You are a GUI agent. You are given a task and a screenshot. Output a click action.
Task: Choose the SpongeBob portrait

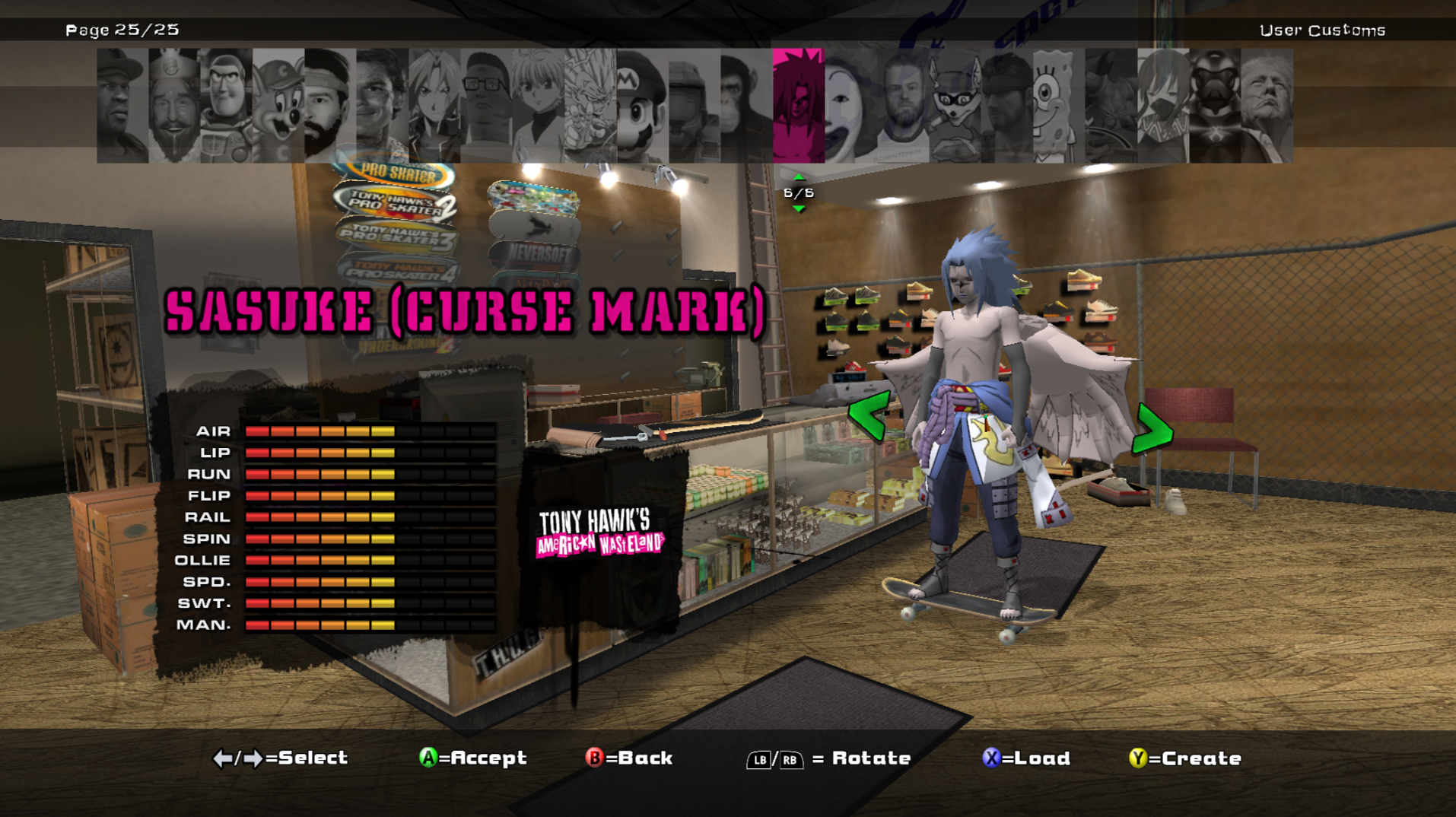1058,105
